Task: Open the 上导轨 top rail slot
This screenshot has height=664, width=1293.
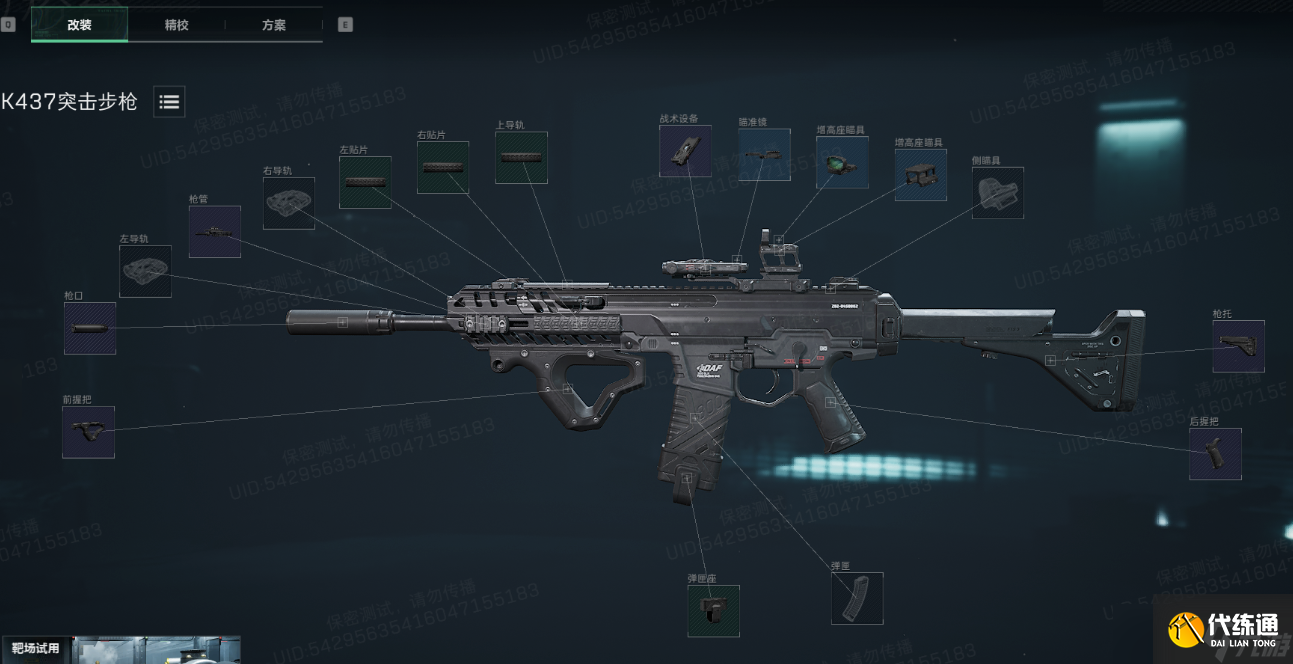Action: pos(521,157)
